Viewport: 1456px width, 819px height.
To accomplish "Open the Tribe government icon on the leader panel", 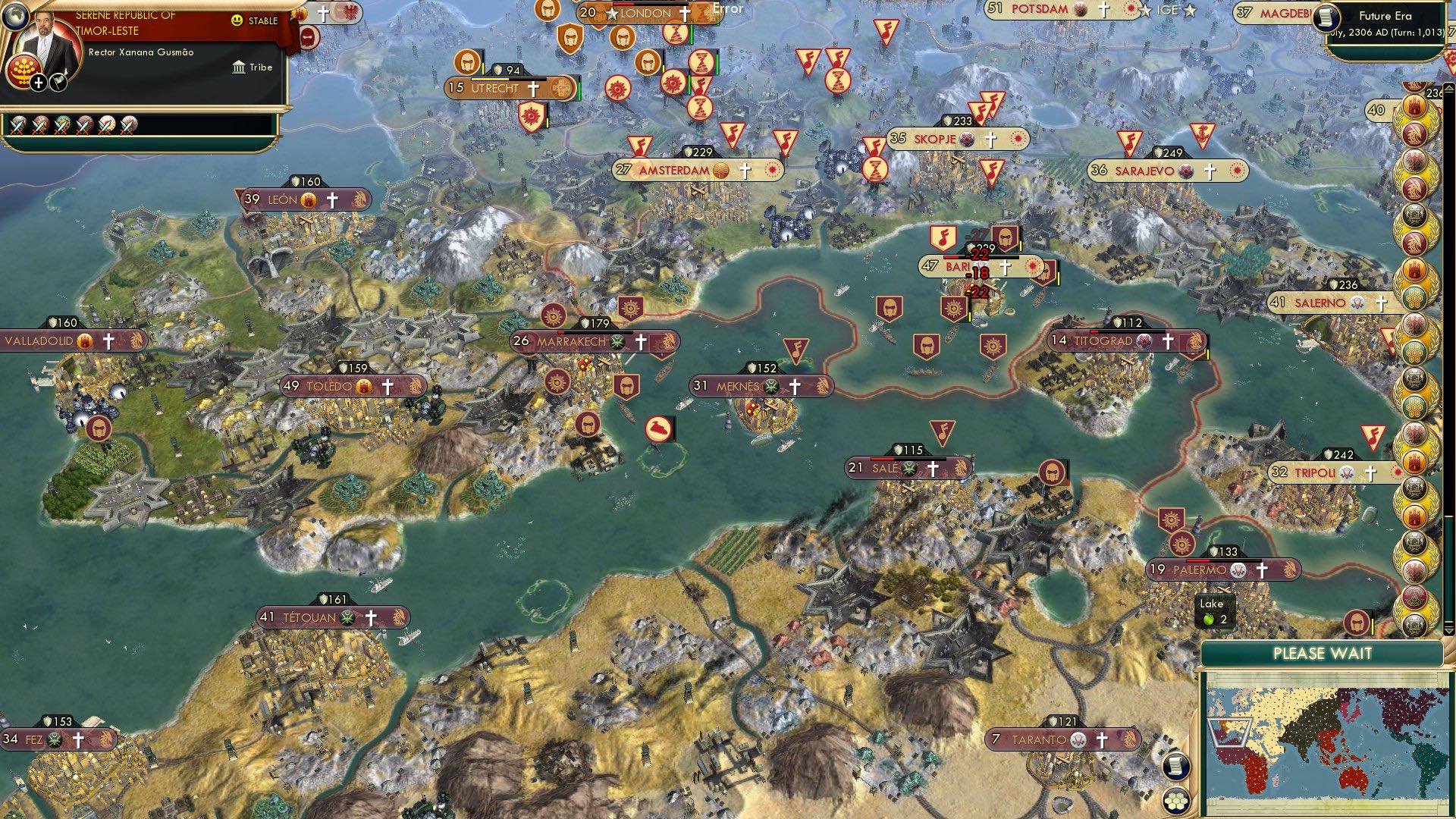I will click(239, 67).
